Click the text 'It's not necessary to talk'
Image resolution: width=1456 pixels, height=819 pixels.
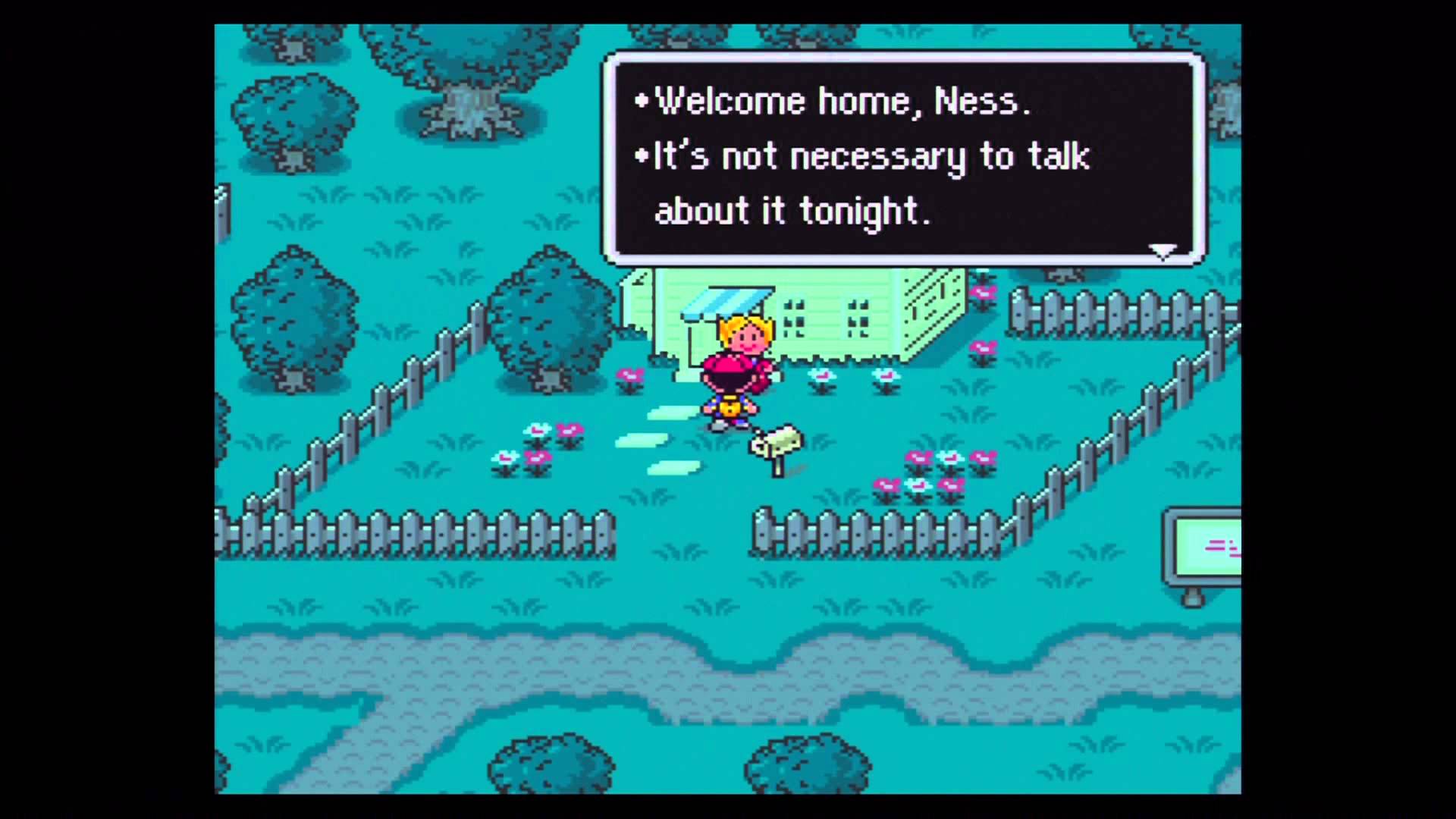click(868, 155)
